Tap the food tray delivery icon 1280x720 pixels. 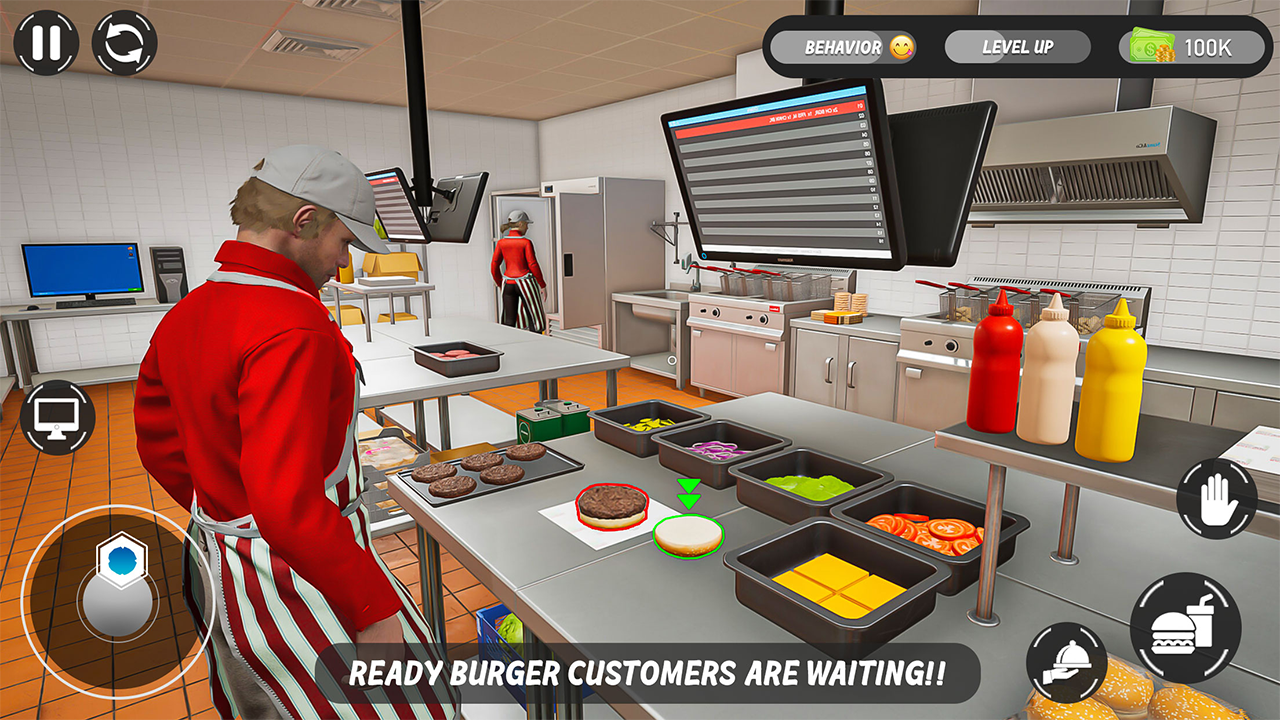click(1069, 662)
